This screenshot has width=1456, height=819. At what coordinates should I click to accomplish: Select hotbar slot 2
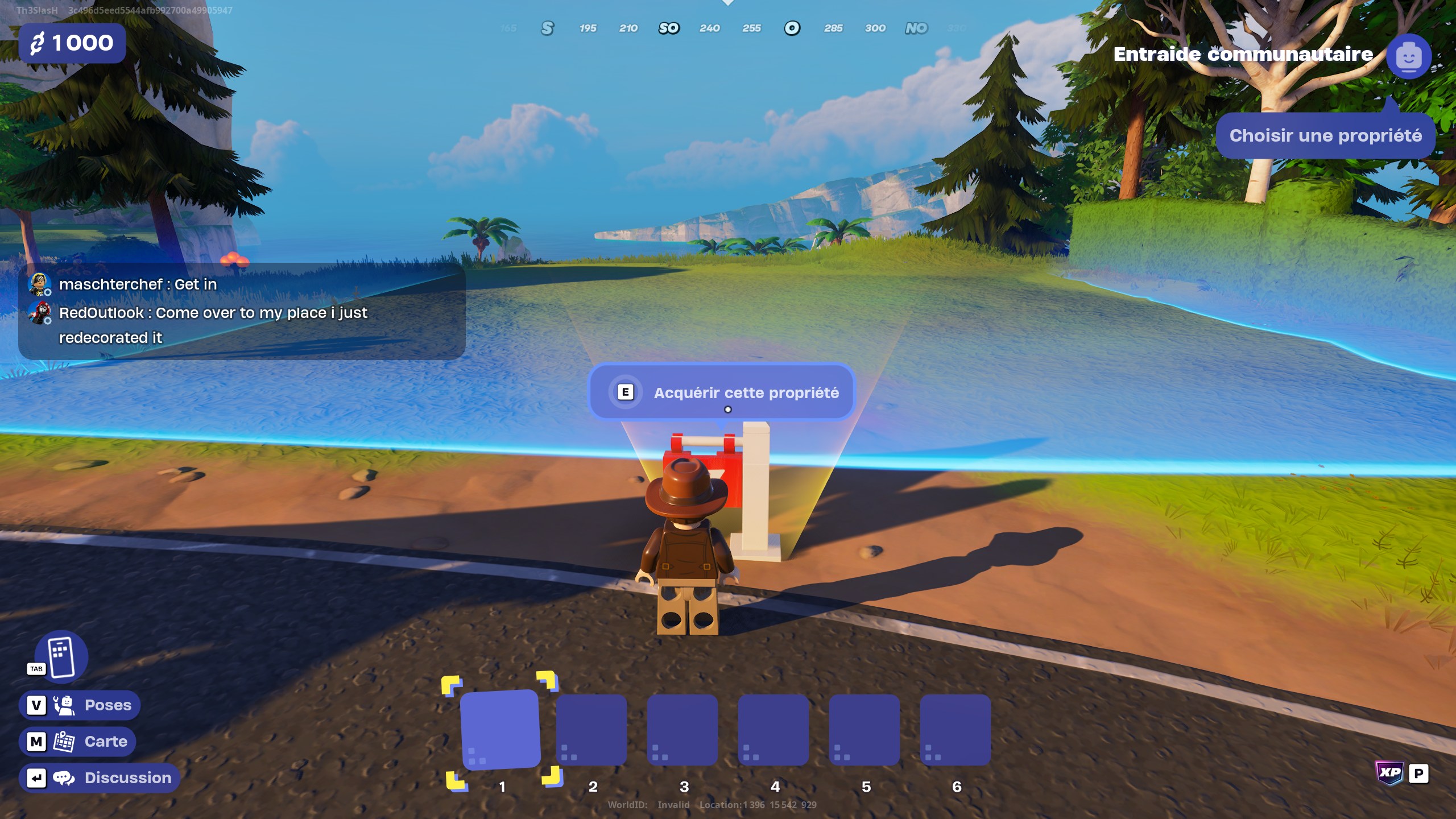tap(593, 731)
